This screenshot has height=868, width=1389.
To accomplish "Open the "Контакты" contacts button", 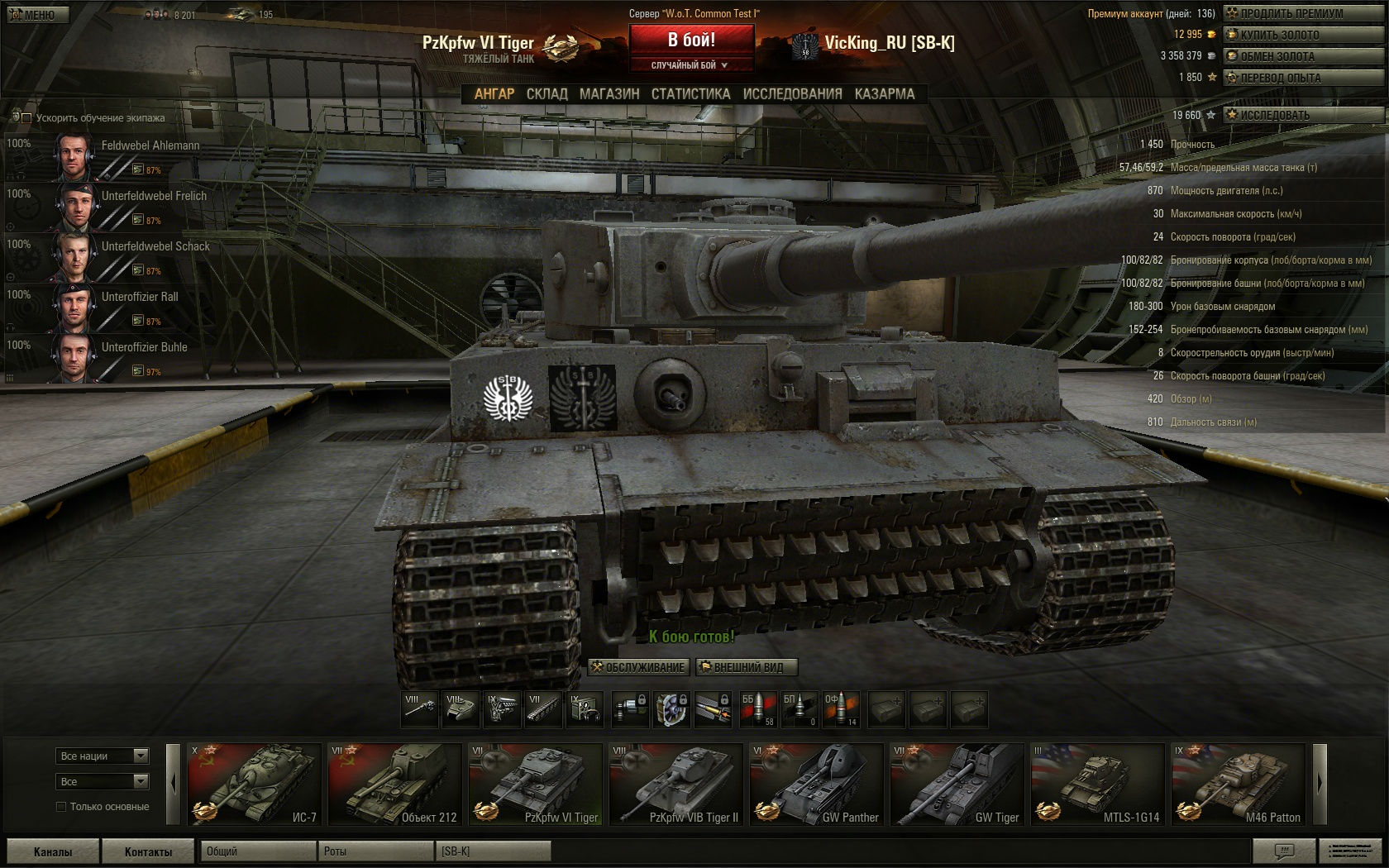I will tap(148, 851).
